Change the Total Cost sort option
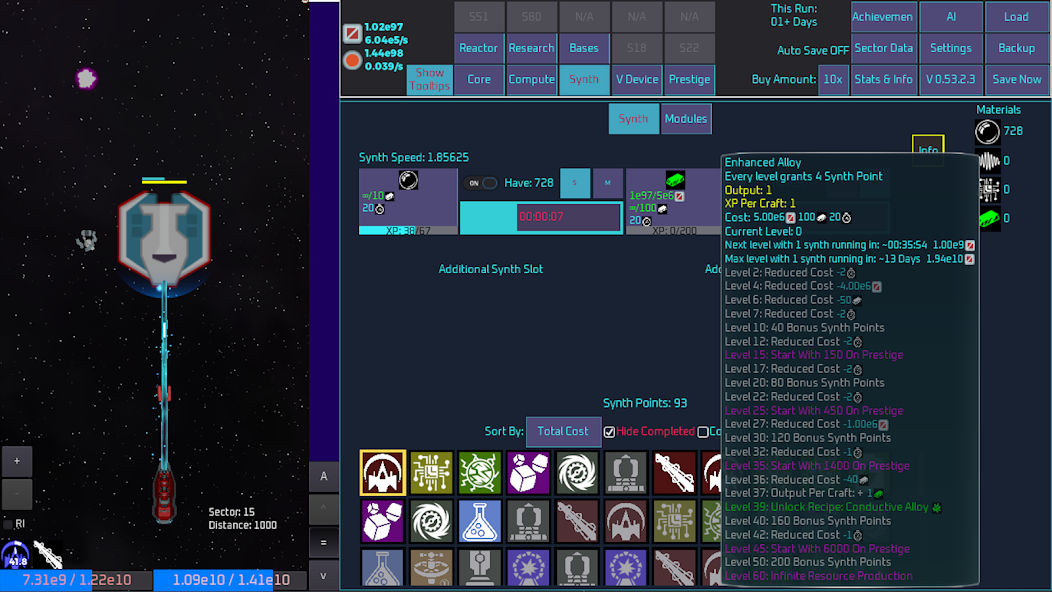1052x592 pixels. click(563, 431)
